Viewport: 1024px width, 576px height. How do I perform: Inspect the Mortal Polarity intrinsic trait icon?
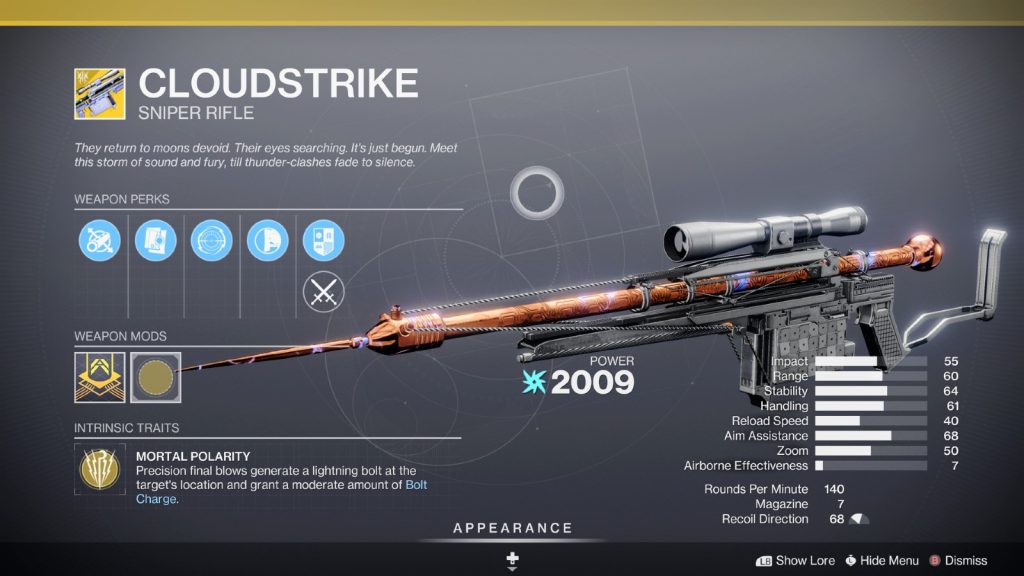coord(100,471)
